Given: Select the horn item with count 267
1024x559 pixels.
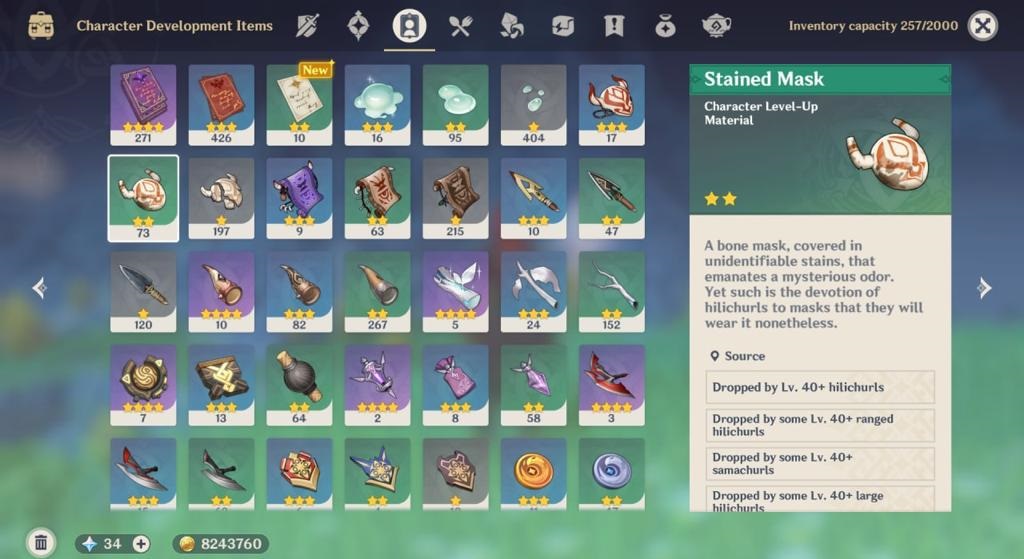Looking at the screenshot, I should pos(377,291).
